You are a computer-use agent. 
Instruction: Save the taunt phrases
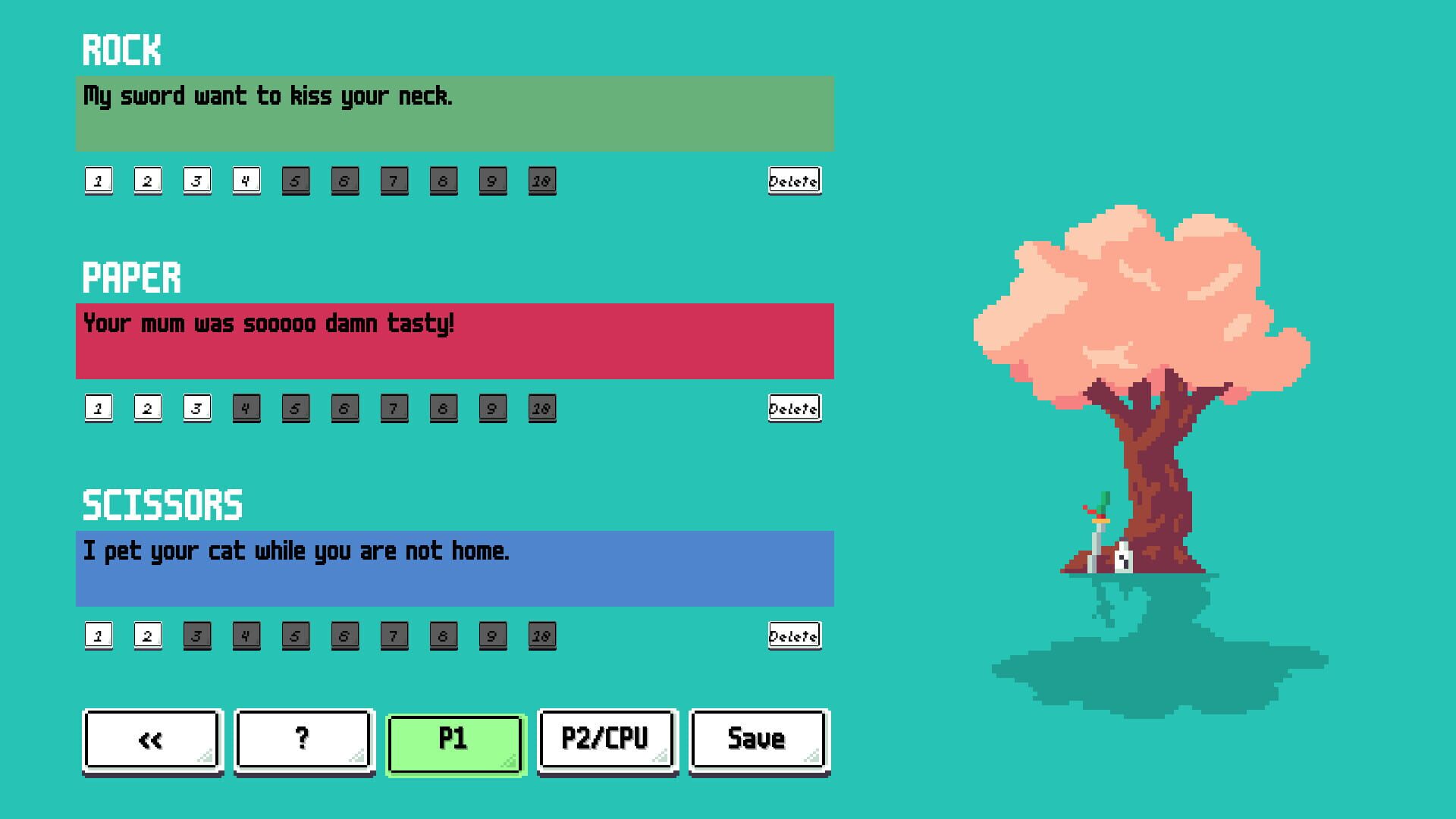click(757, 739)
